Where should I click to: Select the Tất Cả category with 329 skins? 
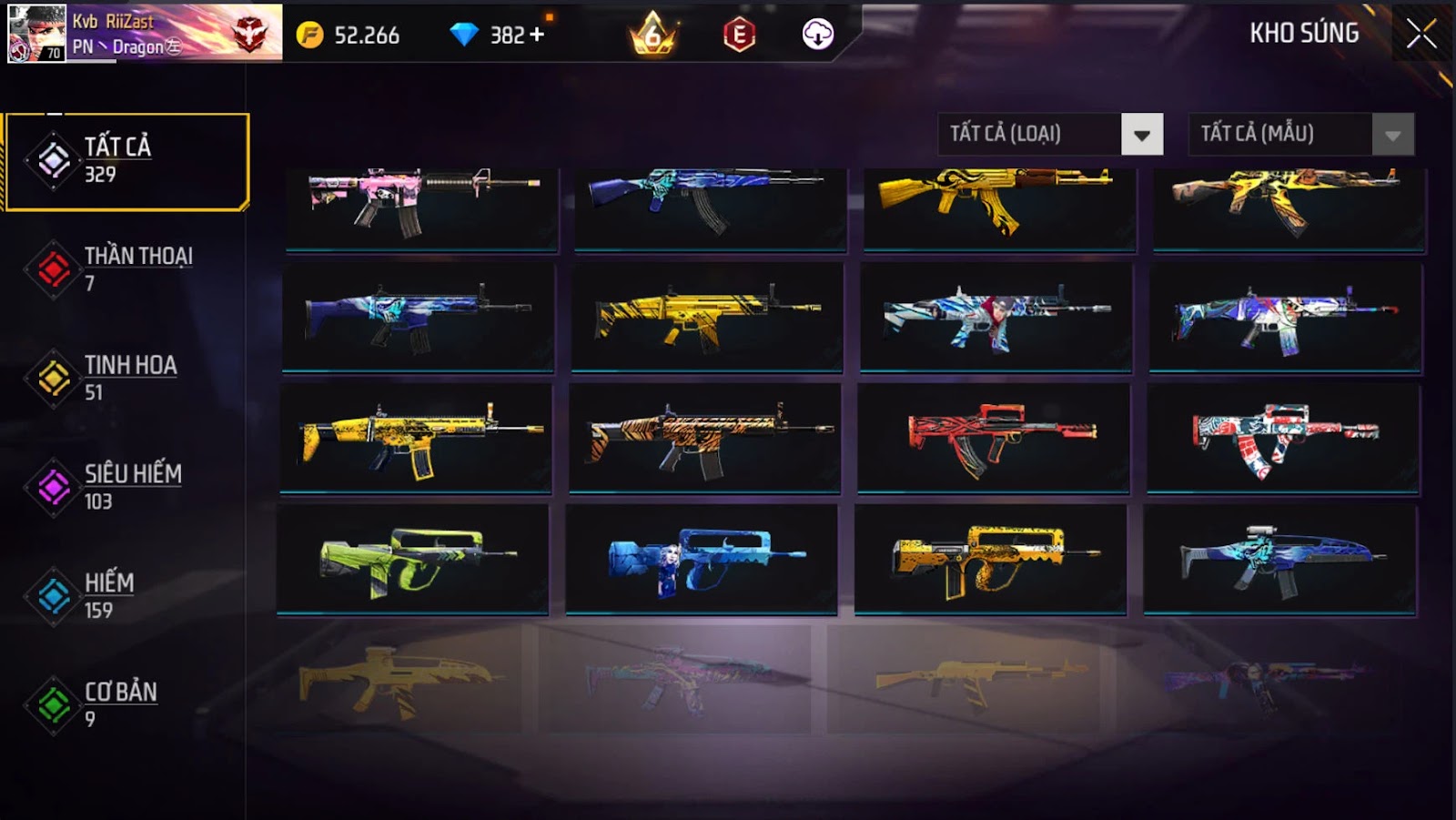pos(126,161)
